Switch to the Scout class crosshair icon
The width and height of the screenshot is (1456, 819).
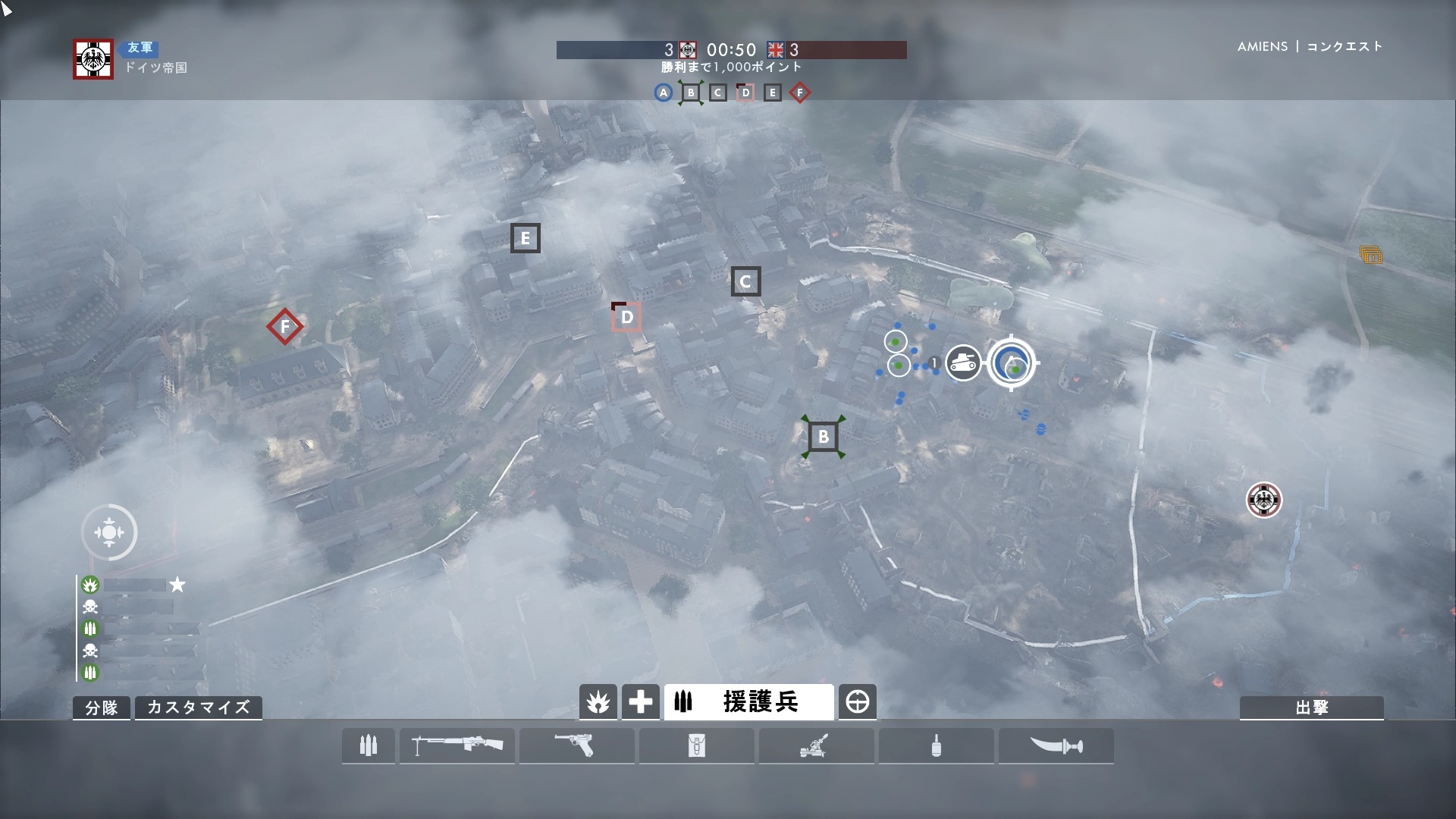[858, 702]
